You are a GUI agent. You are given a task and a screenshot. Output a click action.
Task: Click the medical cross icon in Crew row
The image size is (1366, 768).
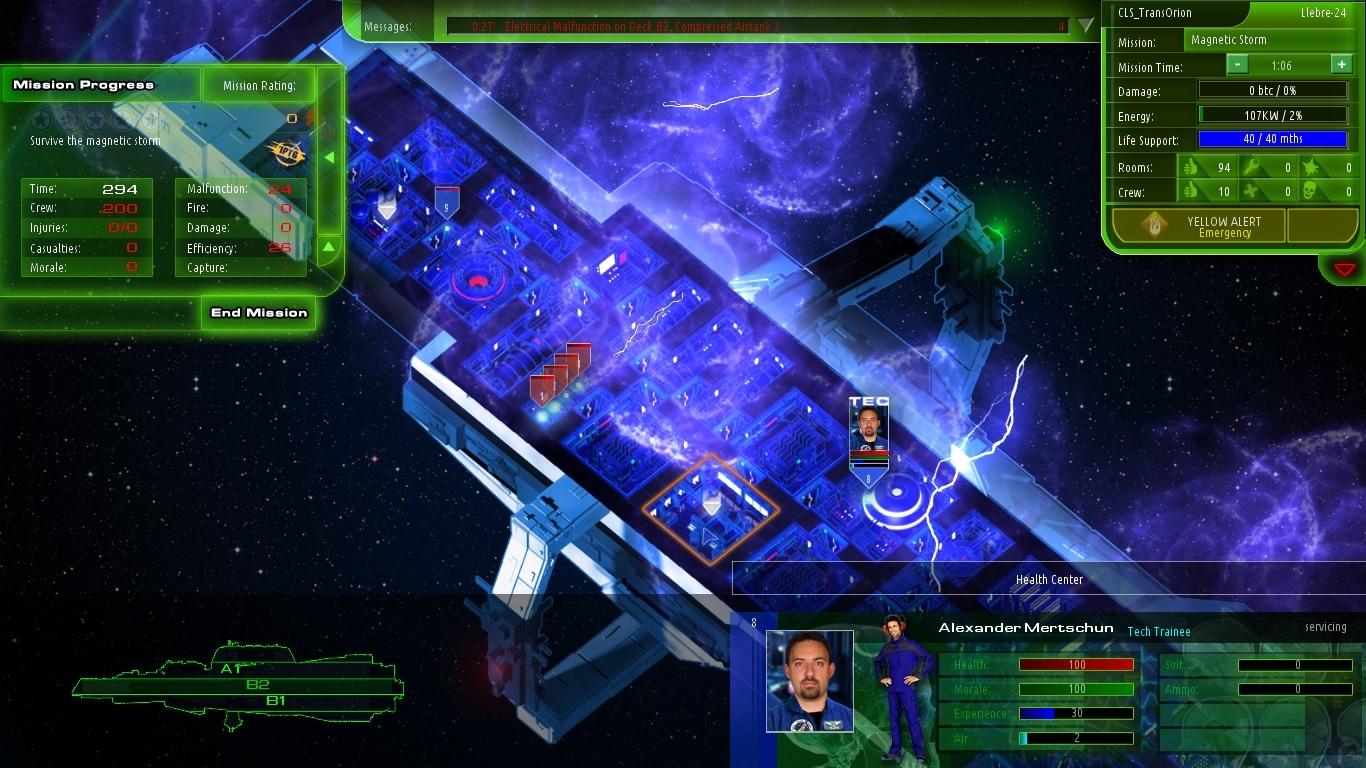pos(1249,191)
